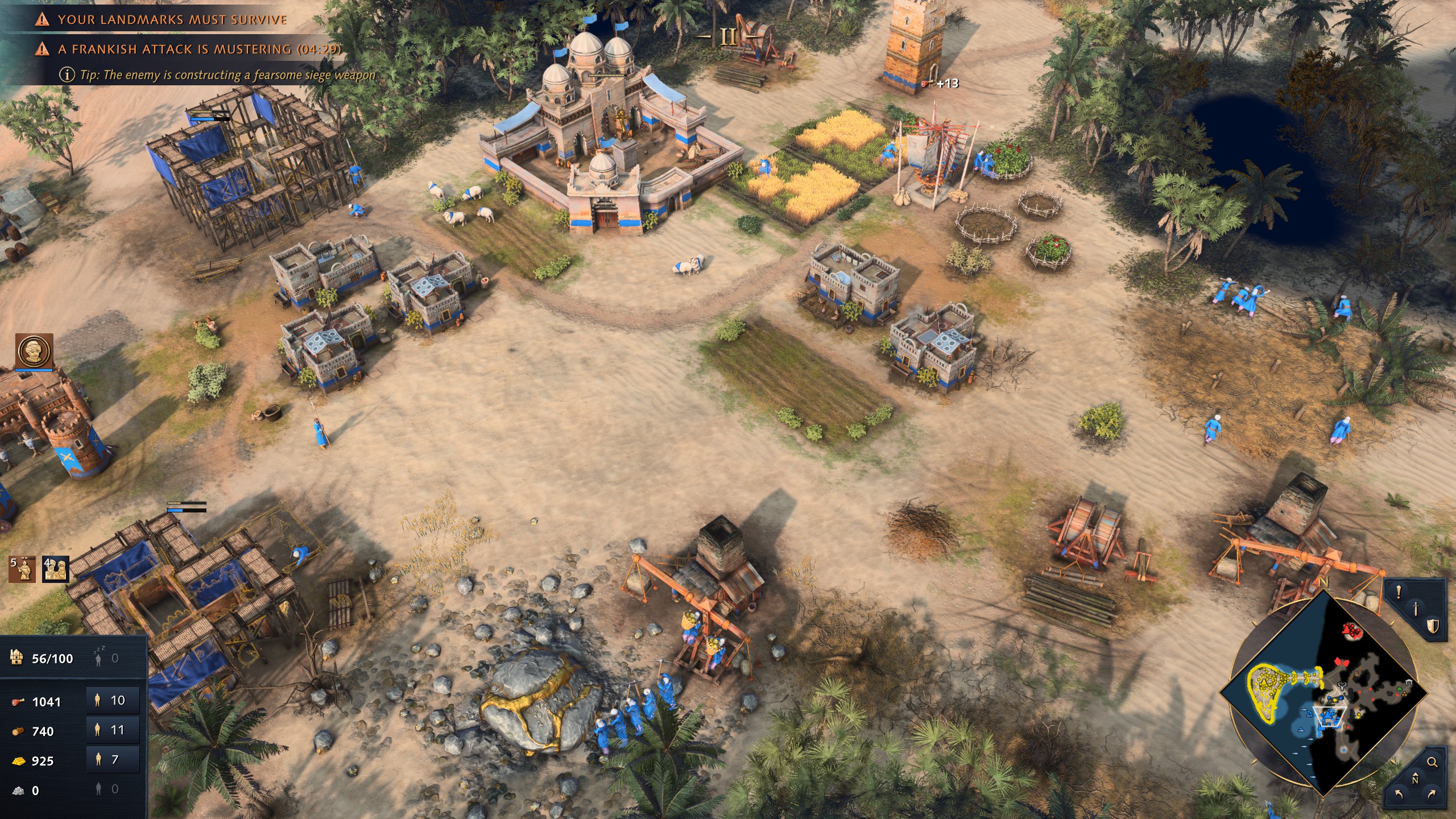Click the minimap to move the camera
1456x819 pixels.
[x=1325, y=694]
